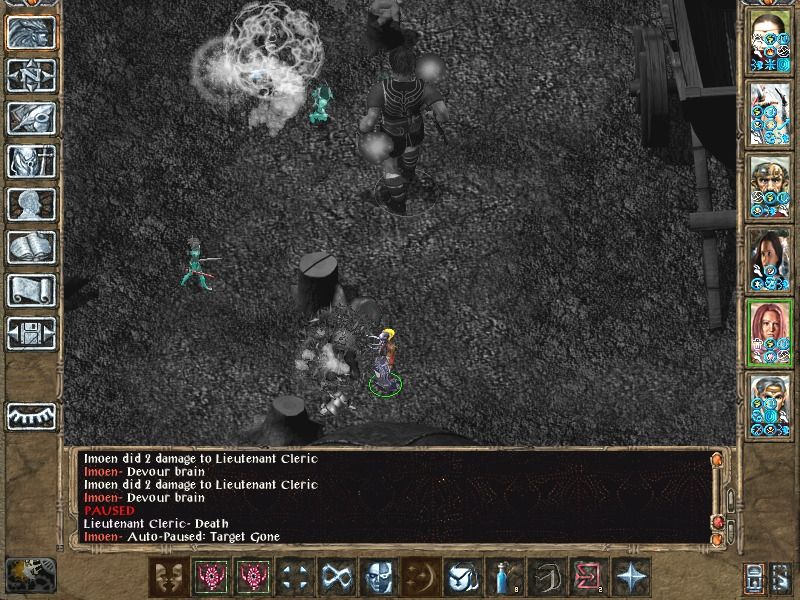The width and height of the screenshot is (800, 600).
Task: Select the four-arrows button on the action bar
Action: (x=292, y=576)
